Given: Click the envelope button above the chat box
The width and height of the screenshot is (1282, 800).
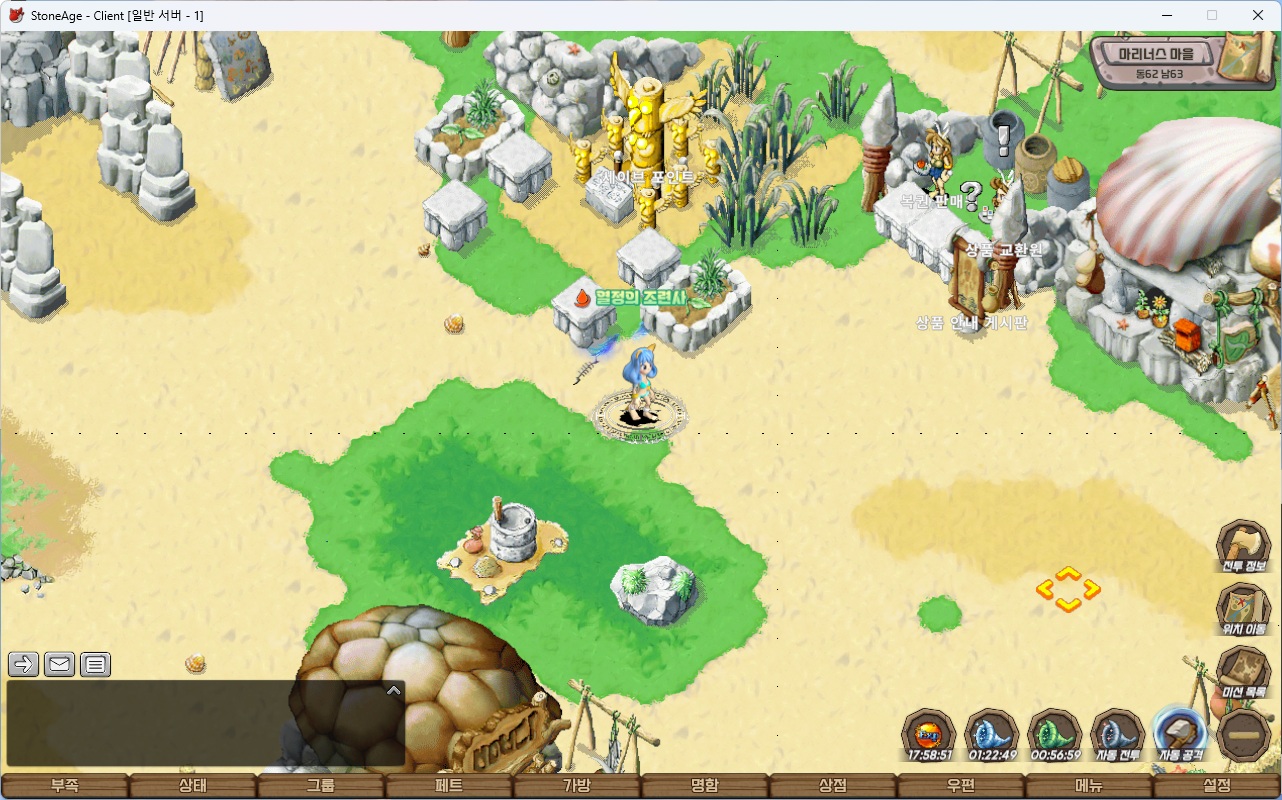Looking at the screenshot, I should tap(60, 664).
